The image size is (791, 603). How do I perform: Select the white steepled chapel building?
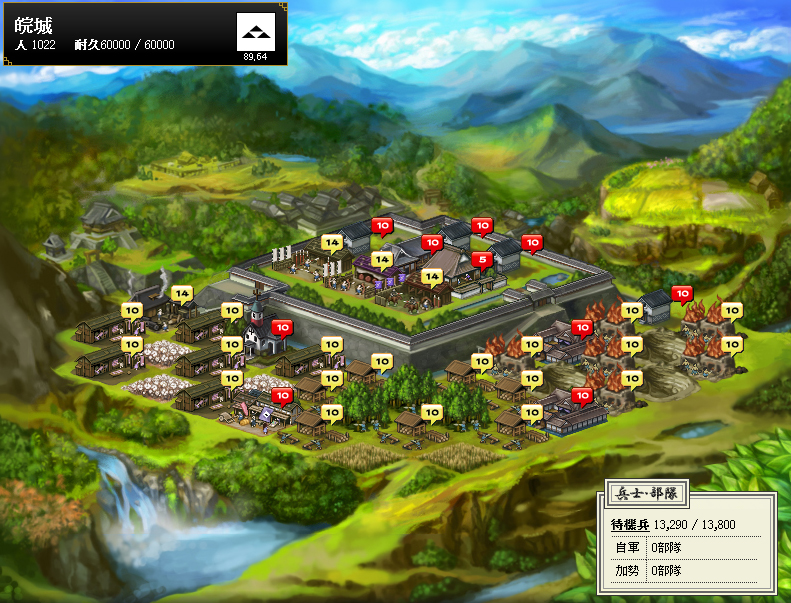coord(261,330)
